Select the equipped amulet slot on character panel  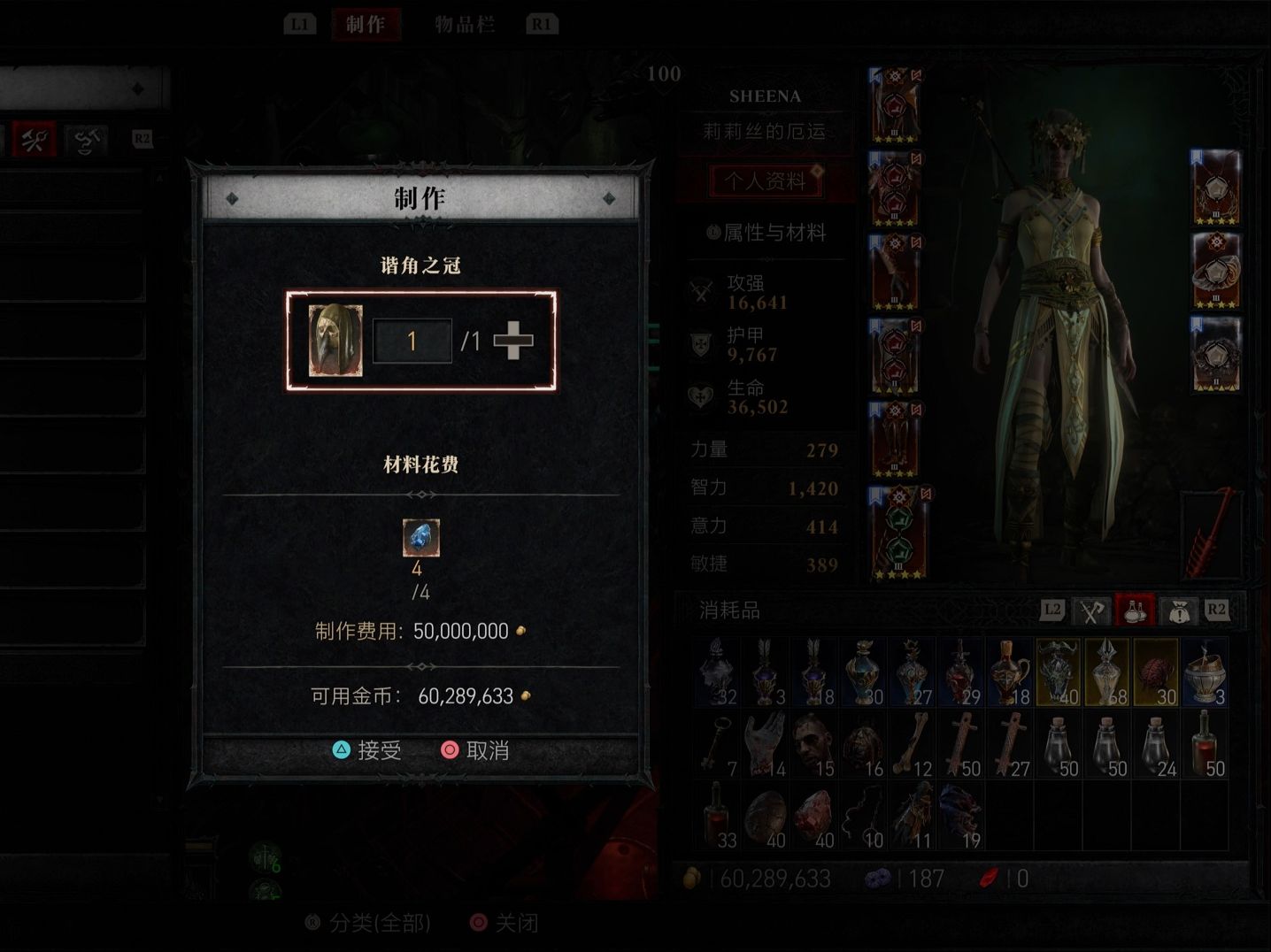(x=1216, y=188)
